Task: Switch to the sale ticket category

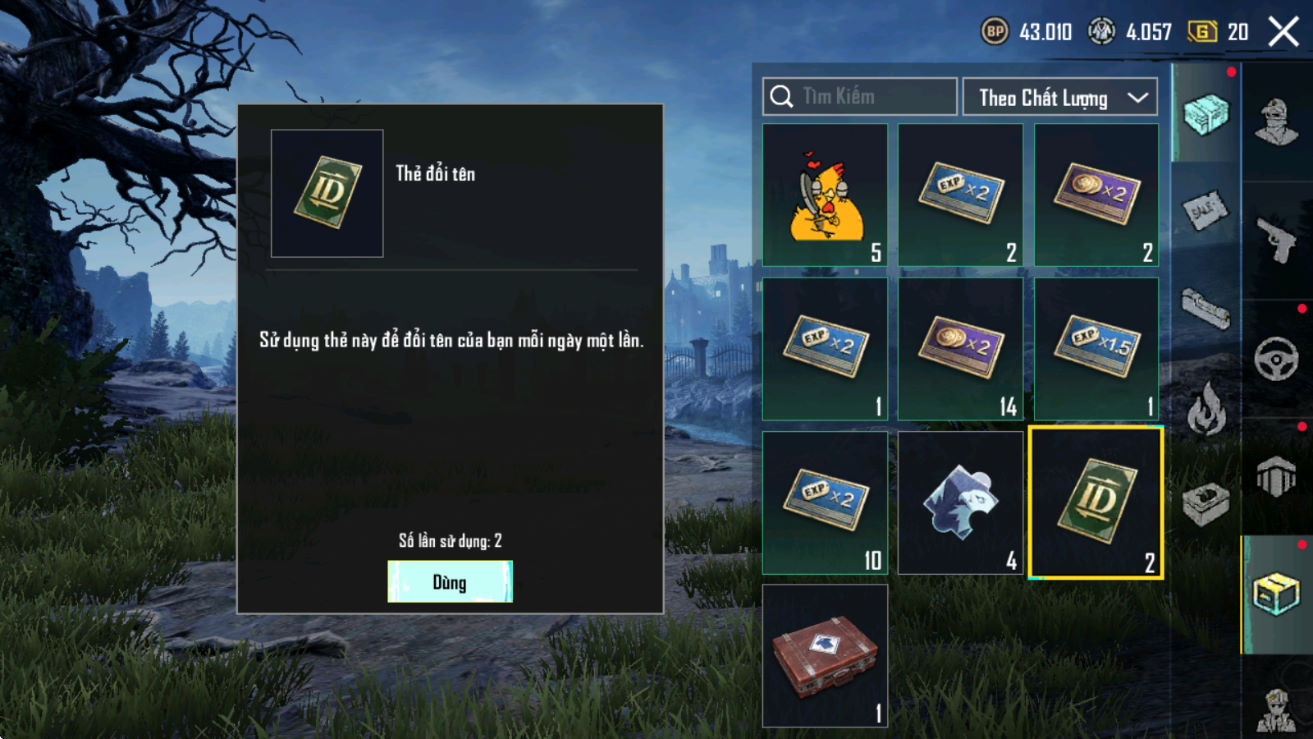Action: click(x=1204, y=210)
